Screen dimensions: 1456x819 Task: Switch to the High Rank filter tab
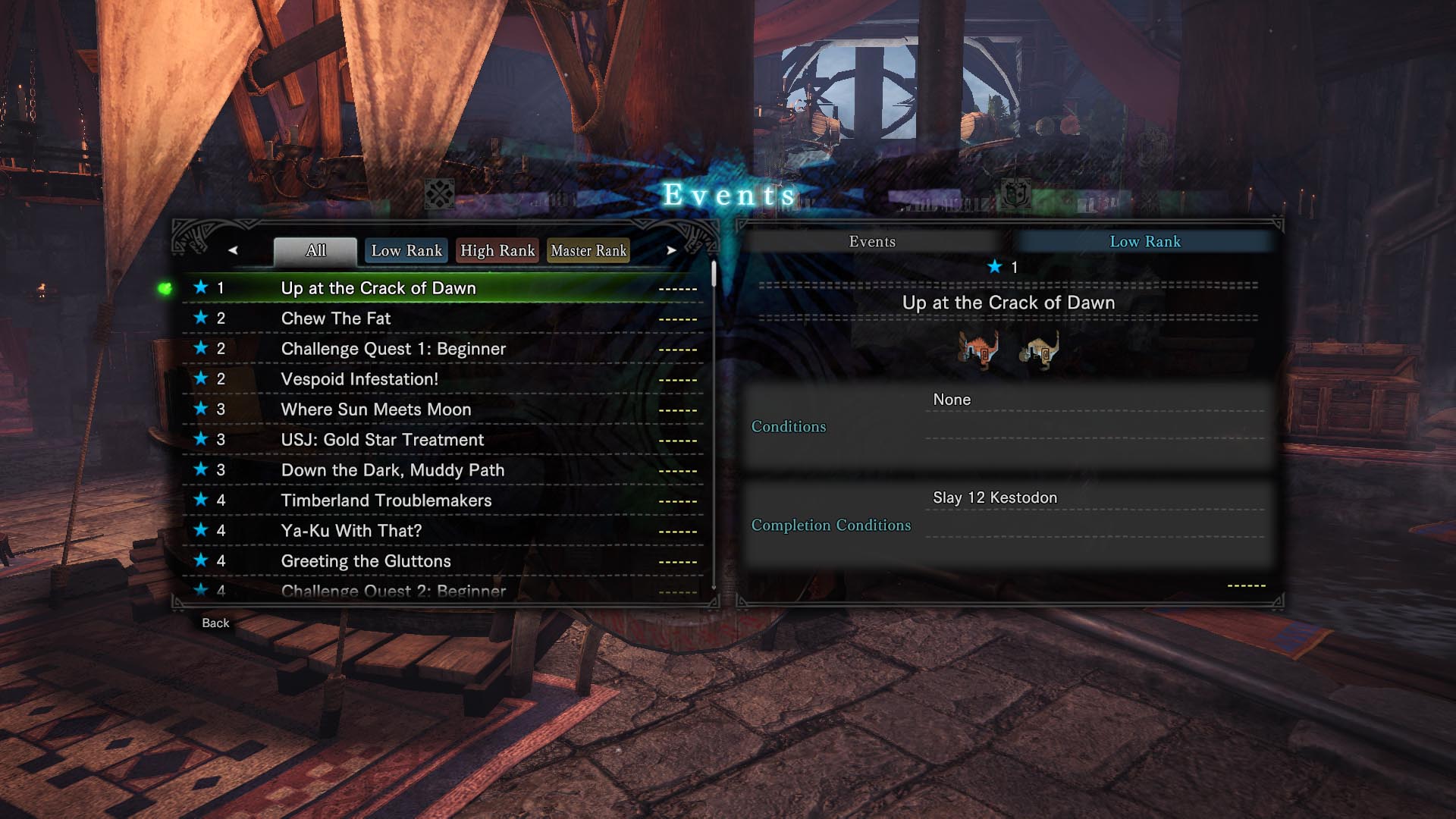pyautogui.click(x=497, y=251)
